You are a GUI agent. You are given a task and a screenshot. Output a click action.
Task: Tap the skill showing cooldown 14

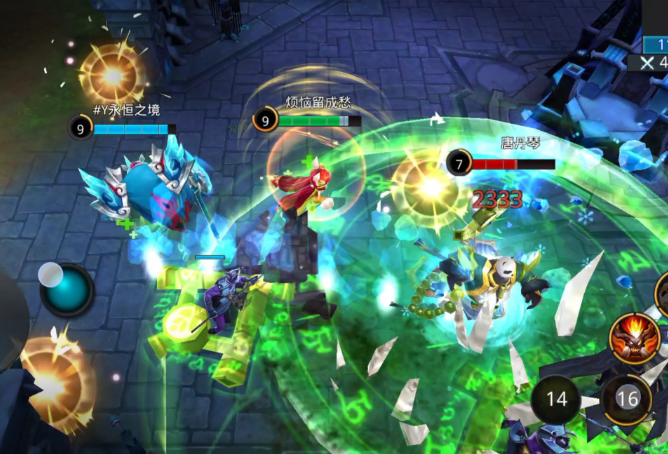556,400
